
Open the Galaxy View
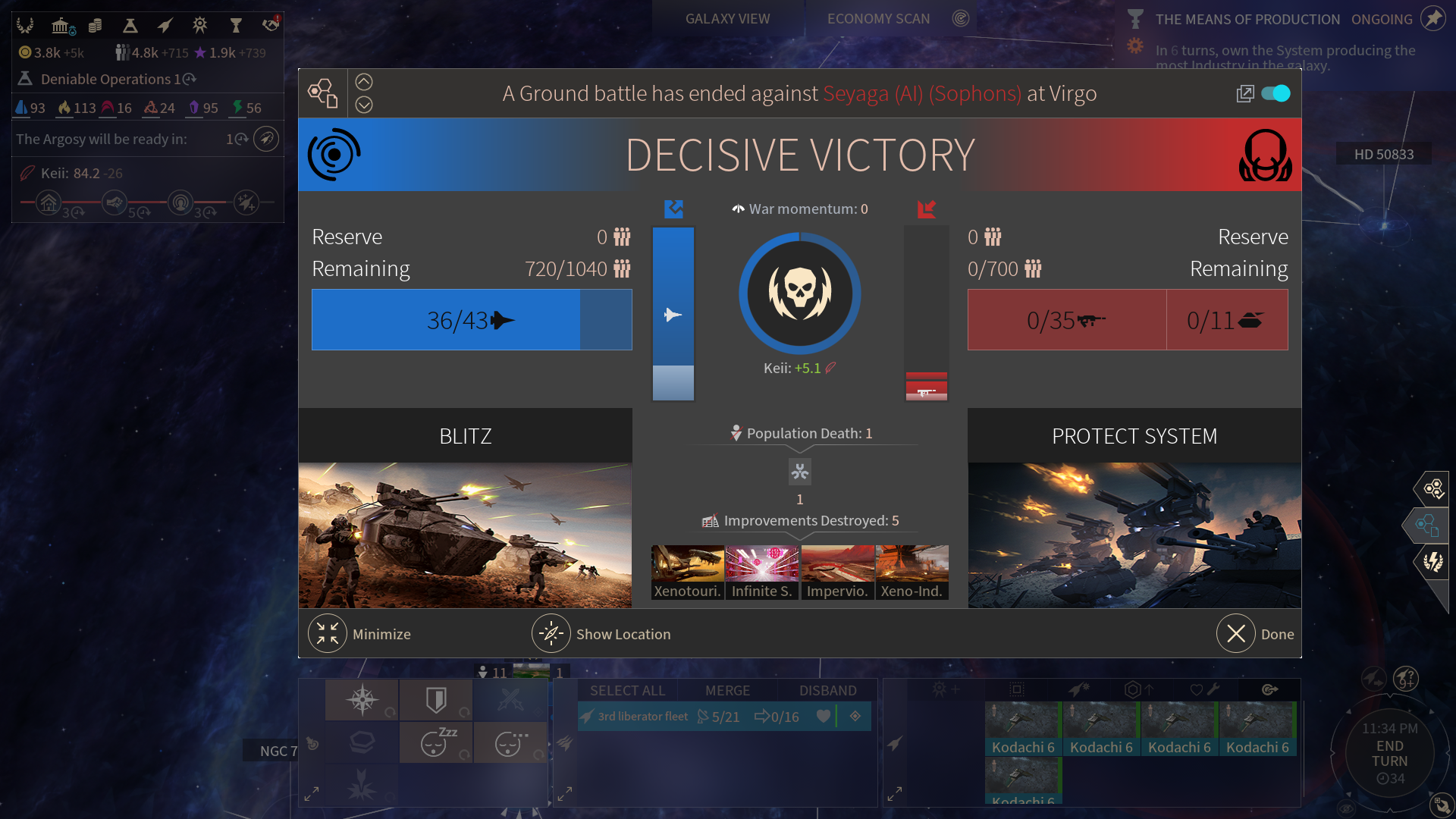pos(727,19)
